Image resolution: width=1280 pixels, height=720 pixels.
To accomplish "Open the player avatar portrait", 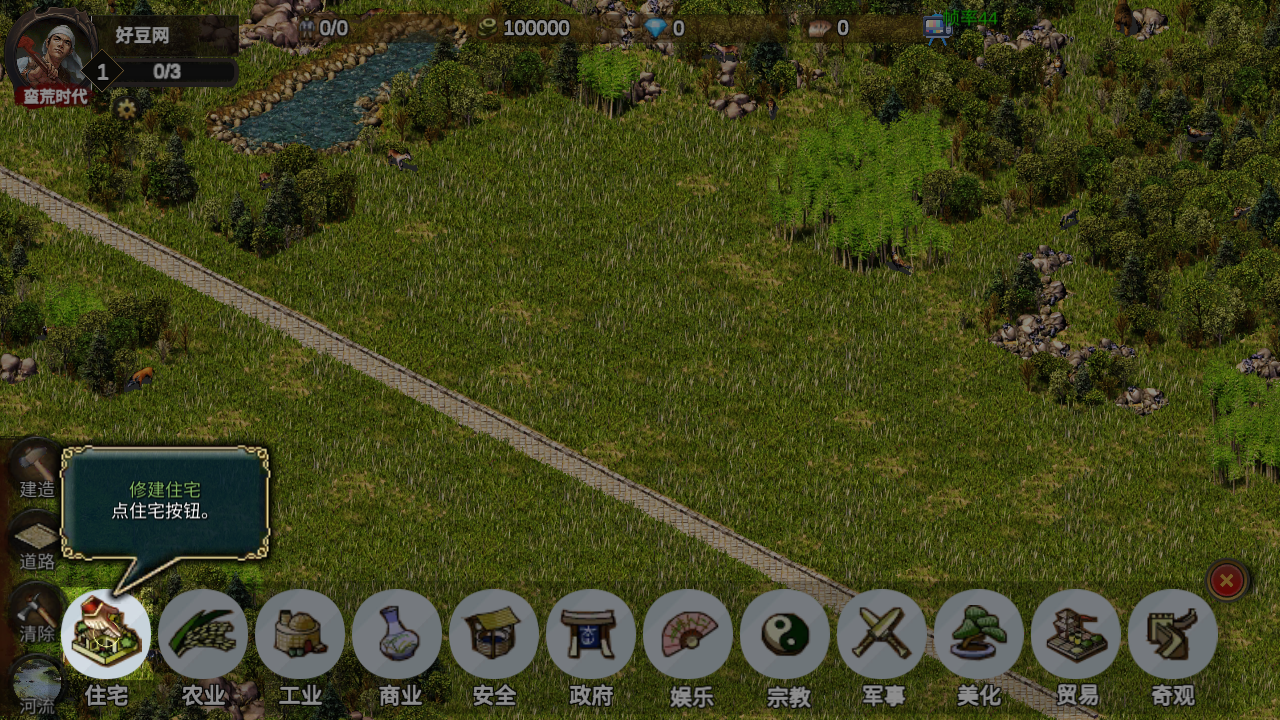I will 52,52.
